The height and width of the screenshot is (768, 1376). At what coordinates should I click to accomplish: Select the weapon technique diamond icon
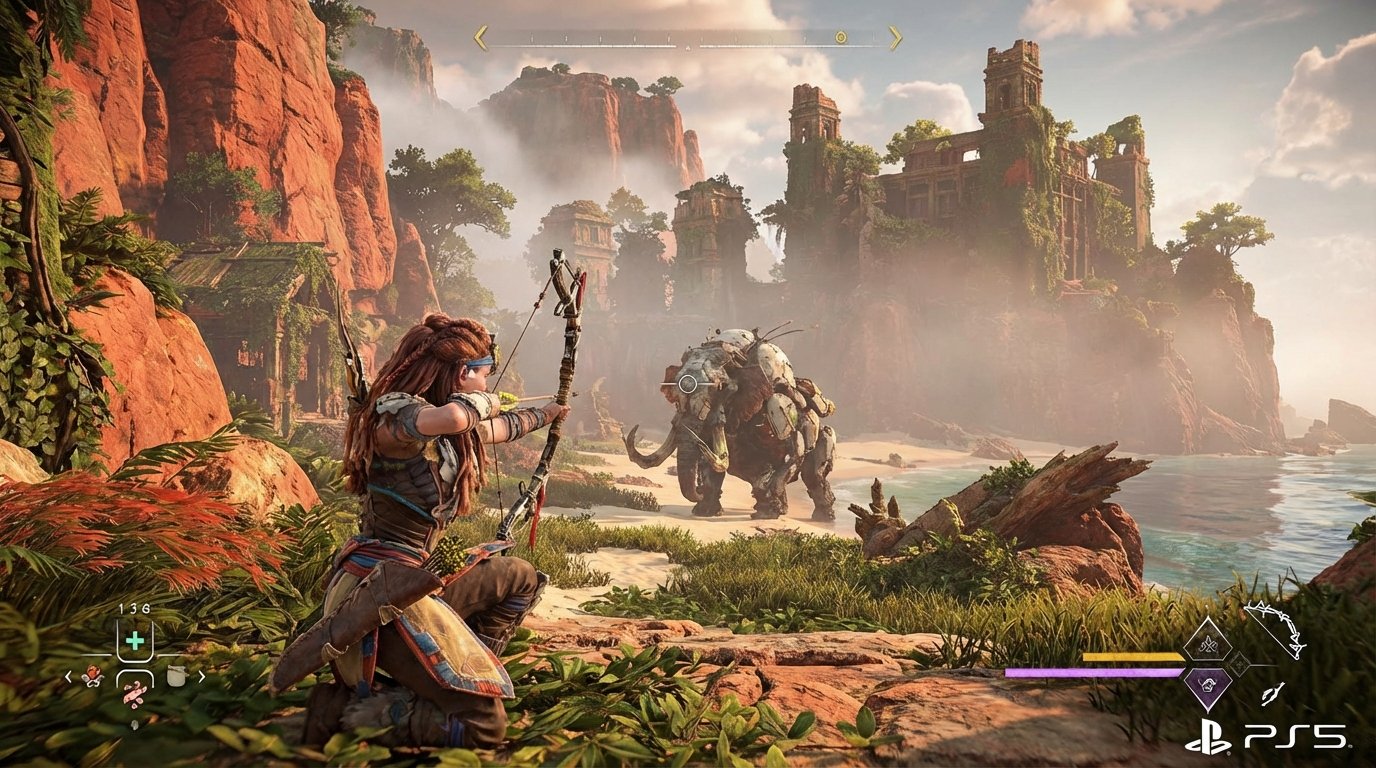coord(1207,642)
